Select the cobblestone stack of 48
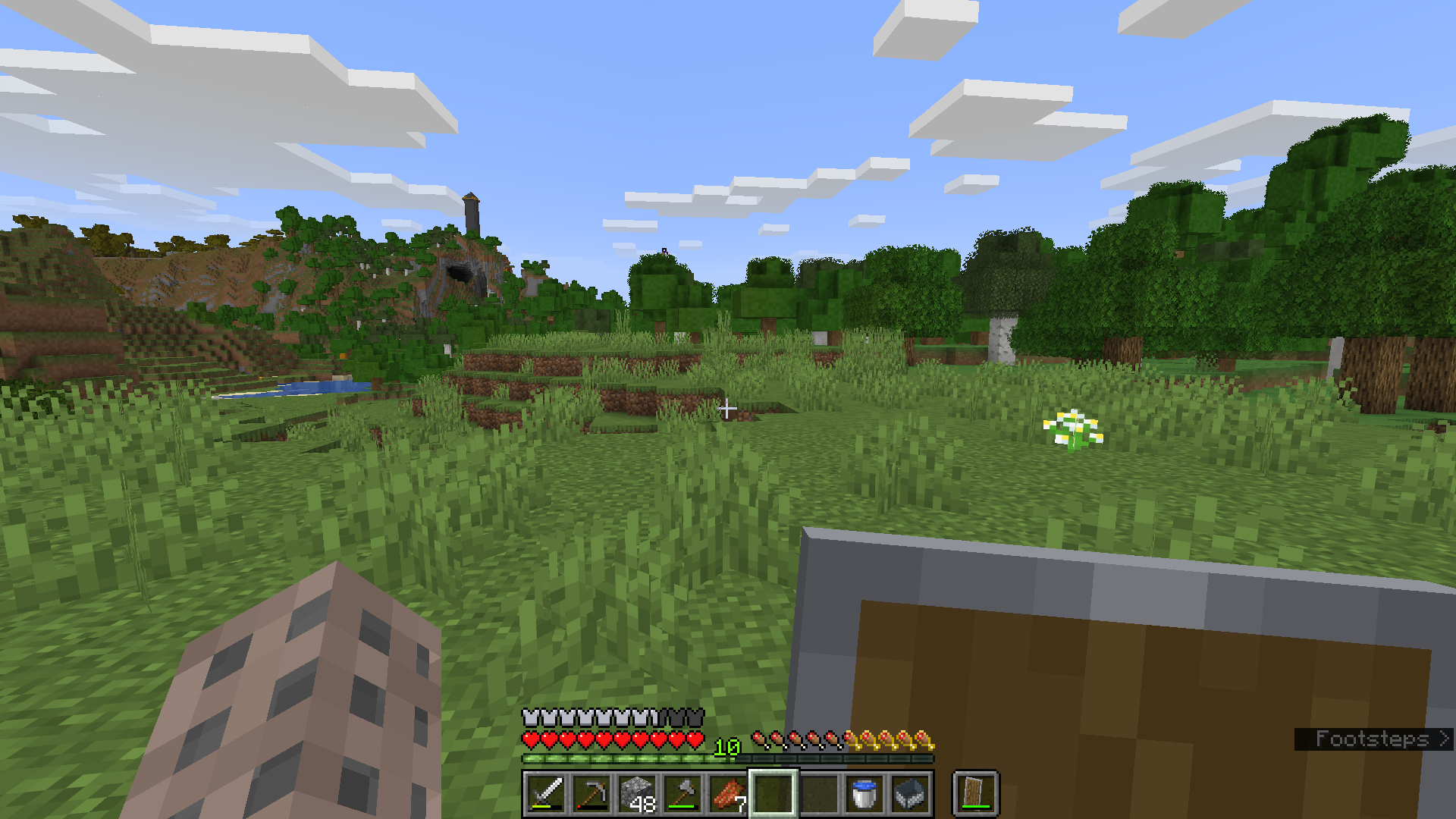Viewport: 1456px width, 819px height. (639, 791)
